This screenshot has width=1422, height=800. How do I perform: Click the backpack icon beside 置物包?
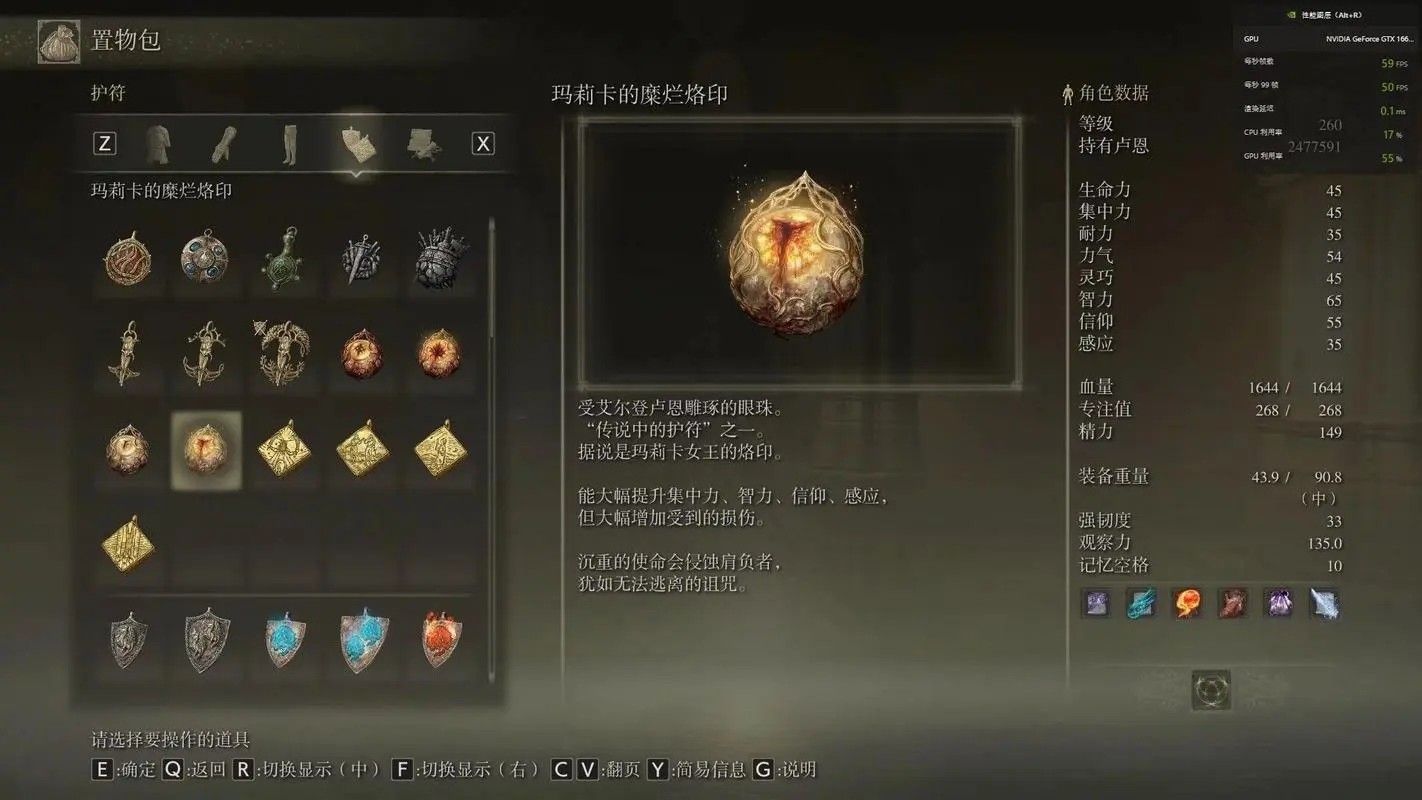coord(58,42)
